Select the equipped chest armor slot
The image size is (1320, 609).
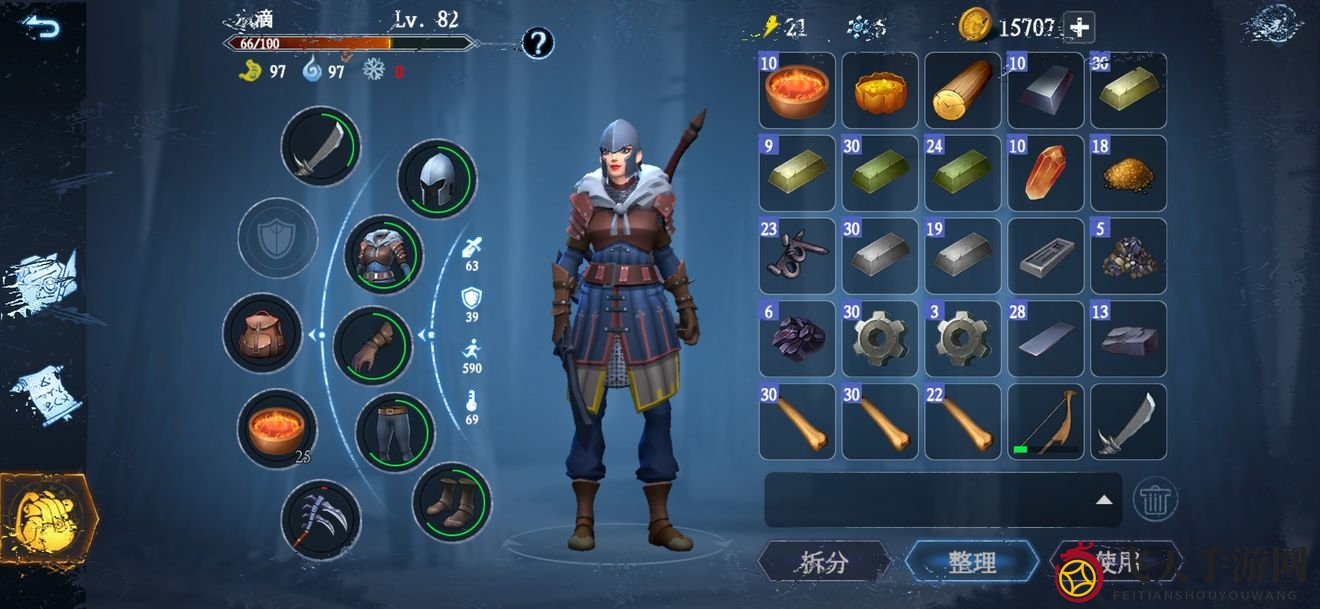pyautogui.click(x=383, y=255)
